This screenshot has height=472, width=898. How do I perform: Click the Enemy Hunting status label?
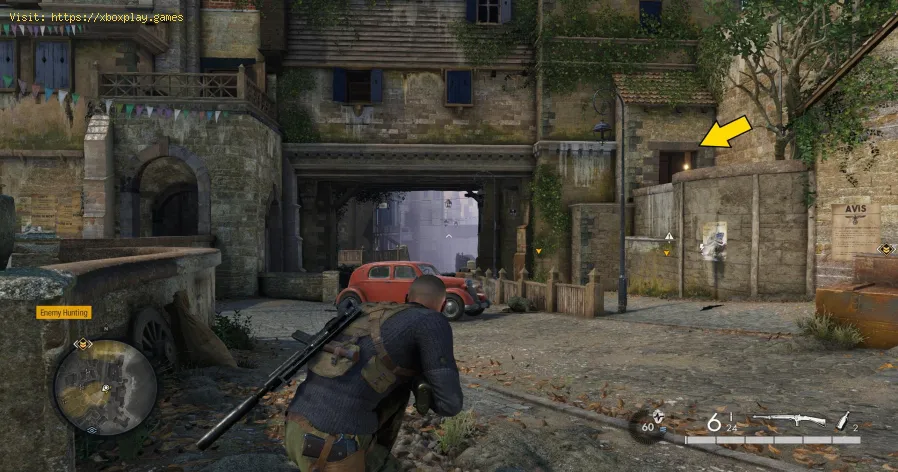(64, 312)
